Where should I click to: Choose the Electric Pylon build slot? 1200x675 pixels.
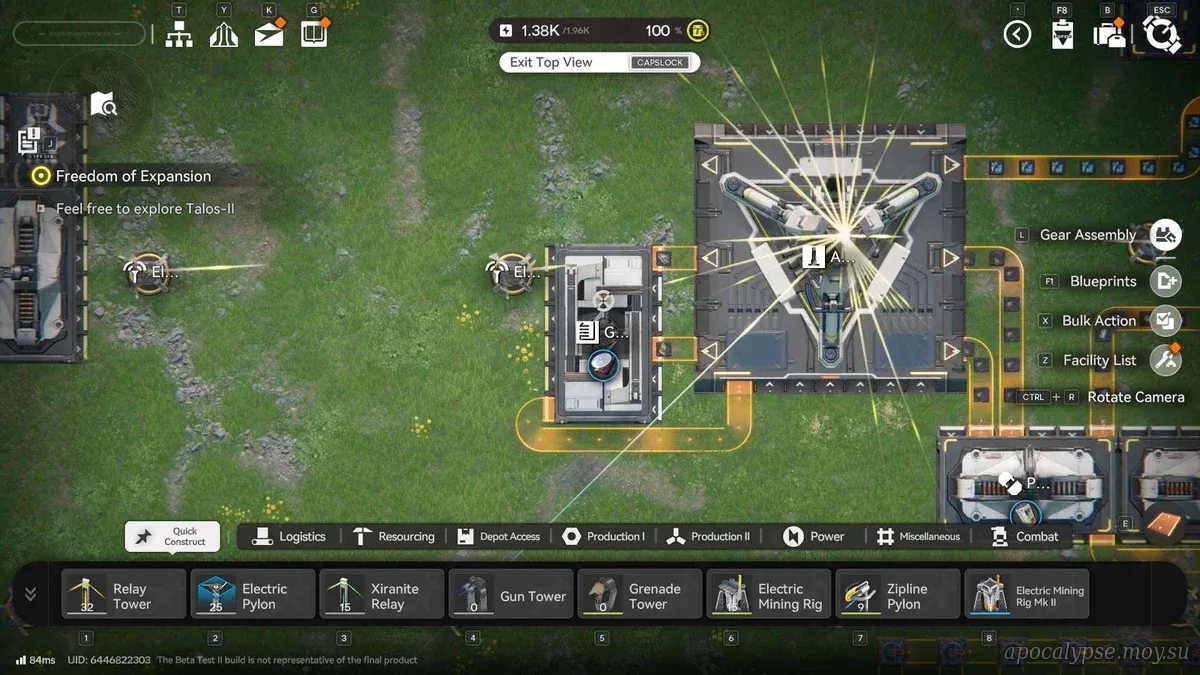pyautogui.click(x=253, y=596)
